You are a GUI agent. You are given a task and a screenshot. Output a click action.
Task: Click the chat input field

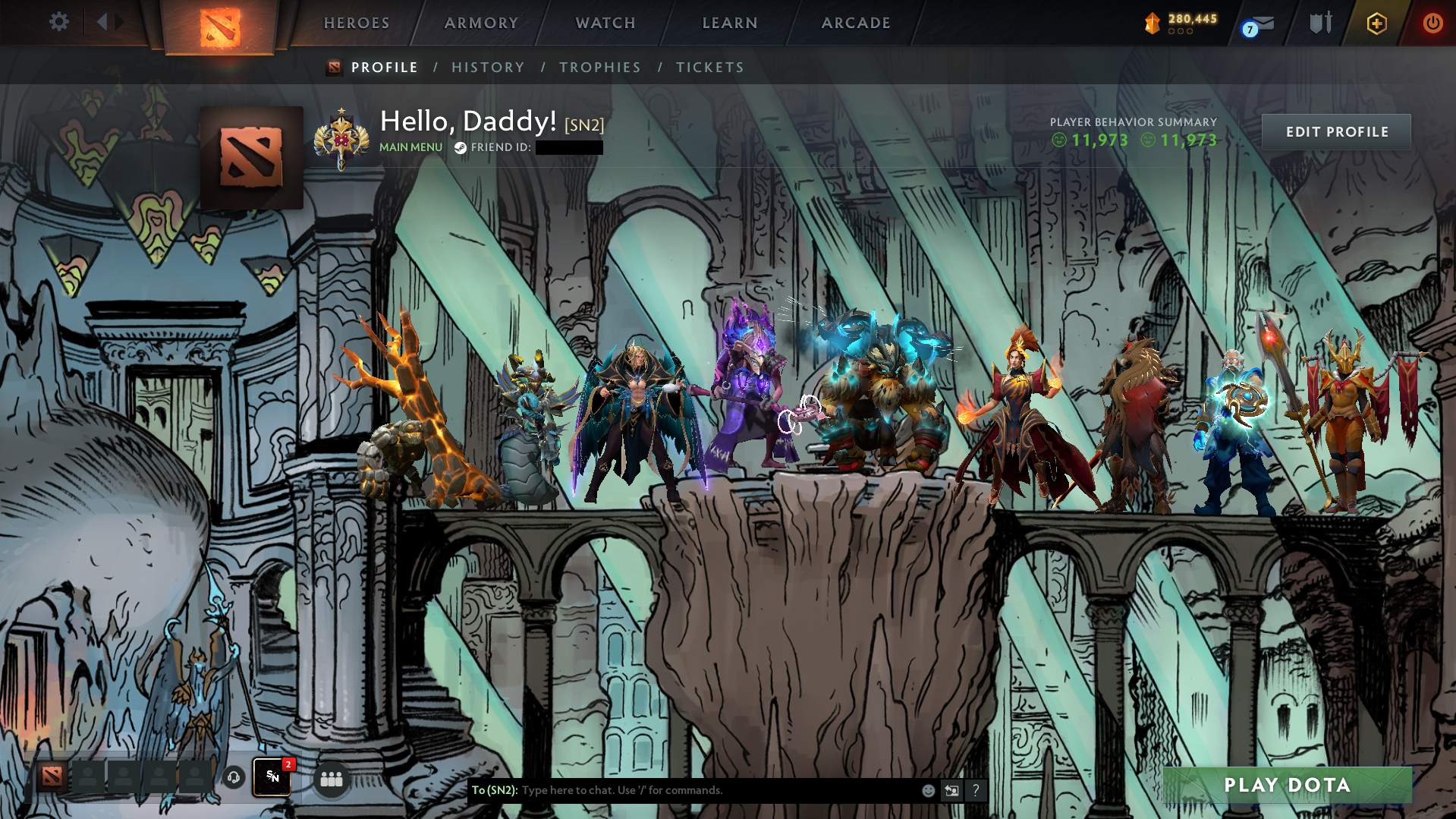pyautogui.click(x=683, y=789)
